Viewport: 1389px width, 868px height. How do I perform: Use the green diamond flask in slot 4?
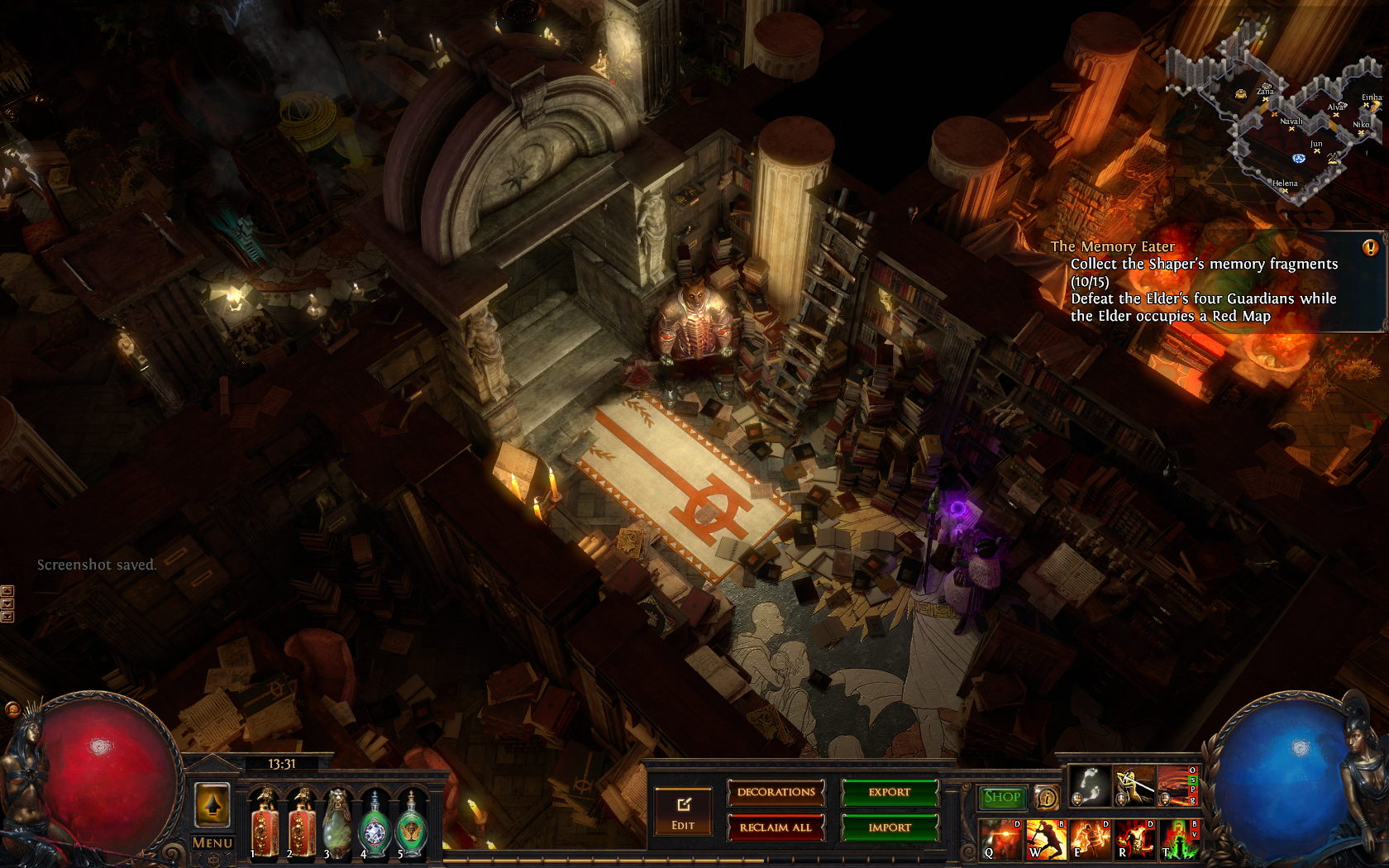coord(375,824)
